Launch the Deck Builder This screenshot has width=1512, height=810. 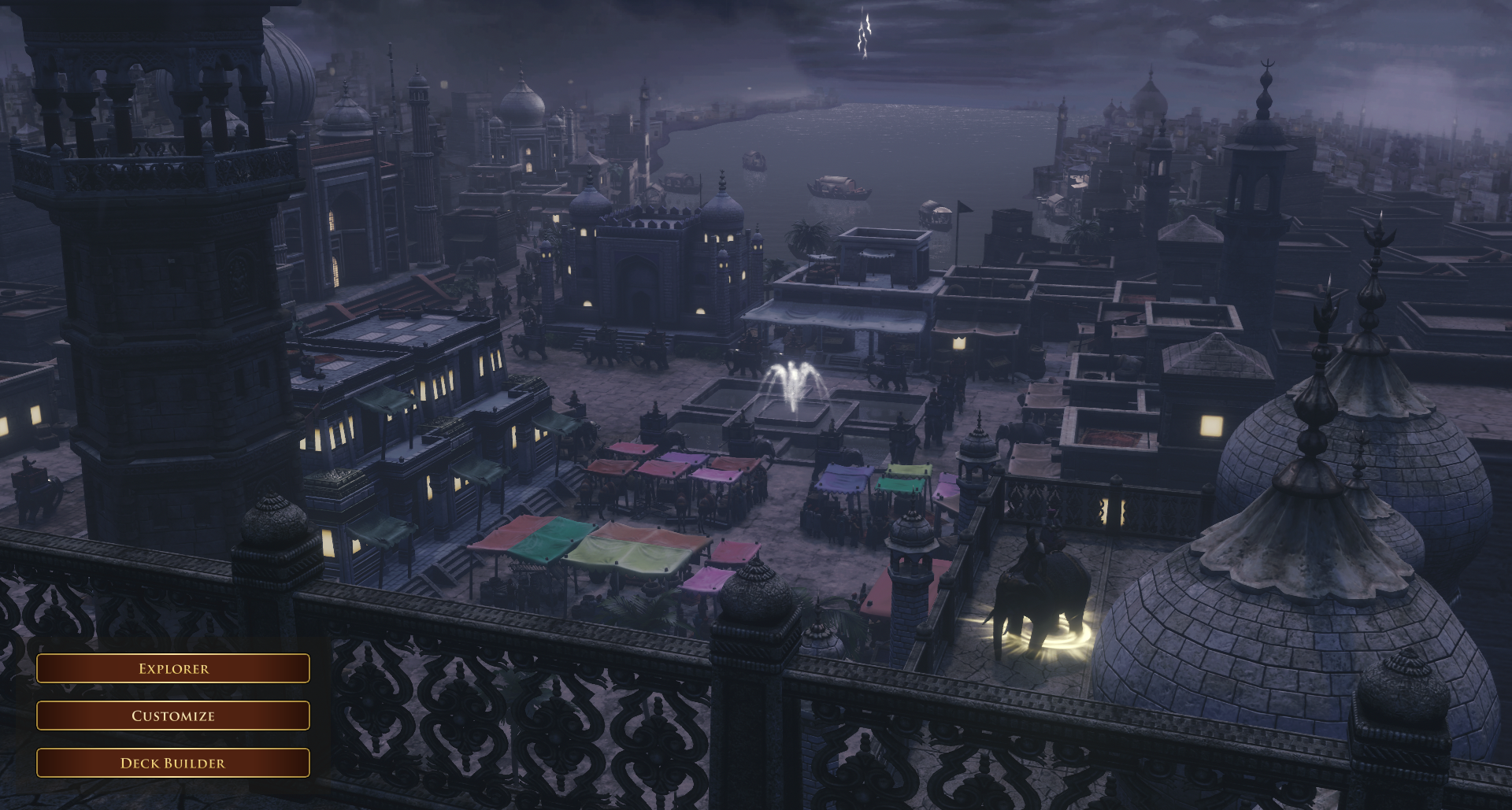173,763
